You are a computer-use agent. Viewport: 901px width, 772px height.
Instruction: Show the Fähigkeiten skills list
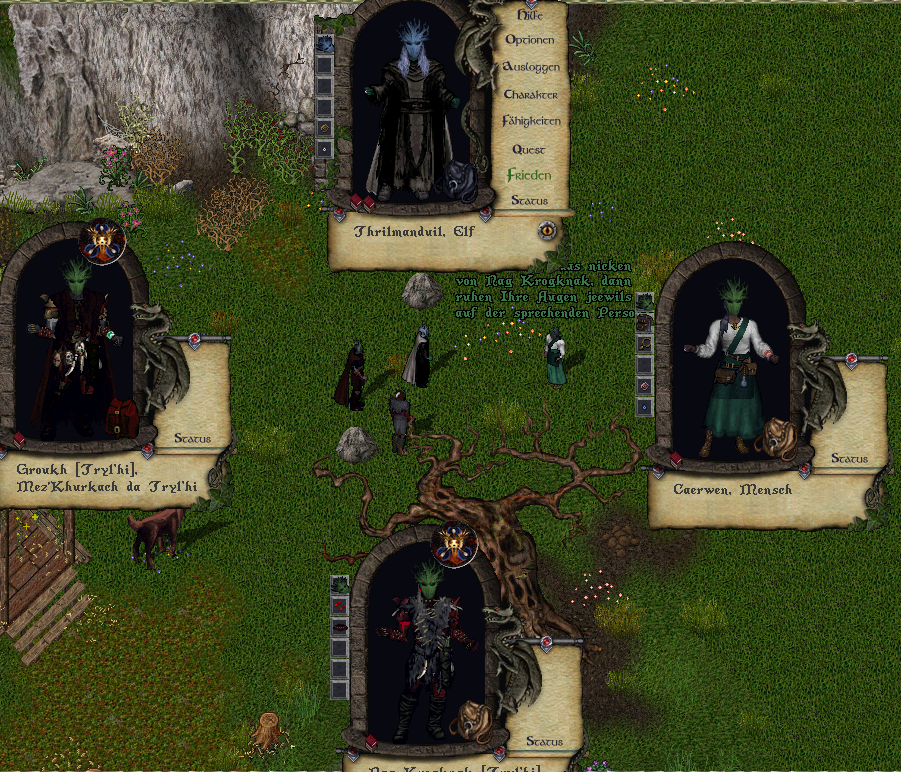(x=531, y=121)
